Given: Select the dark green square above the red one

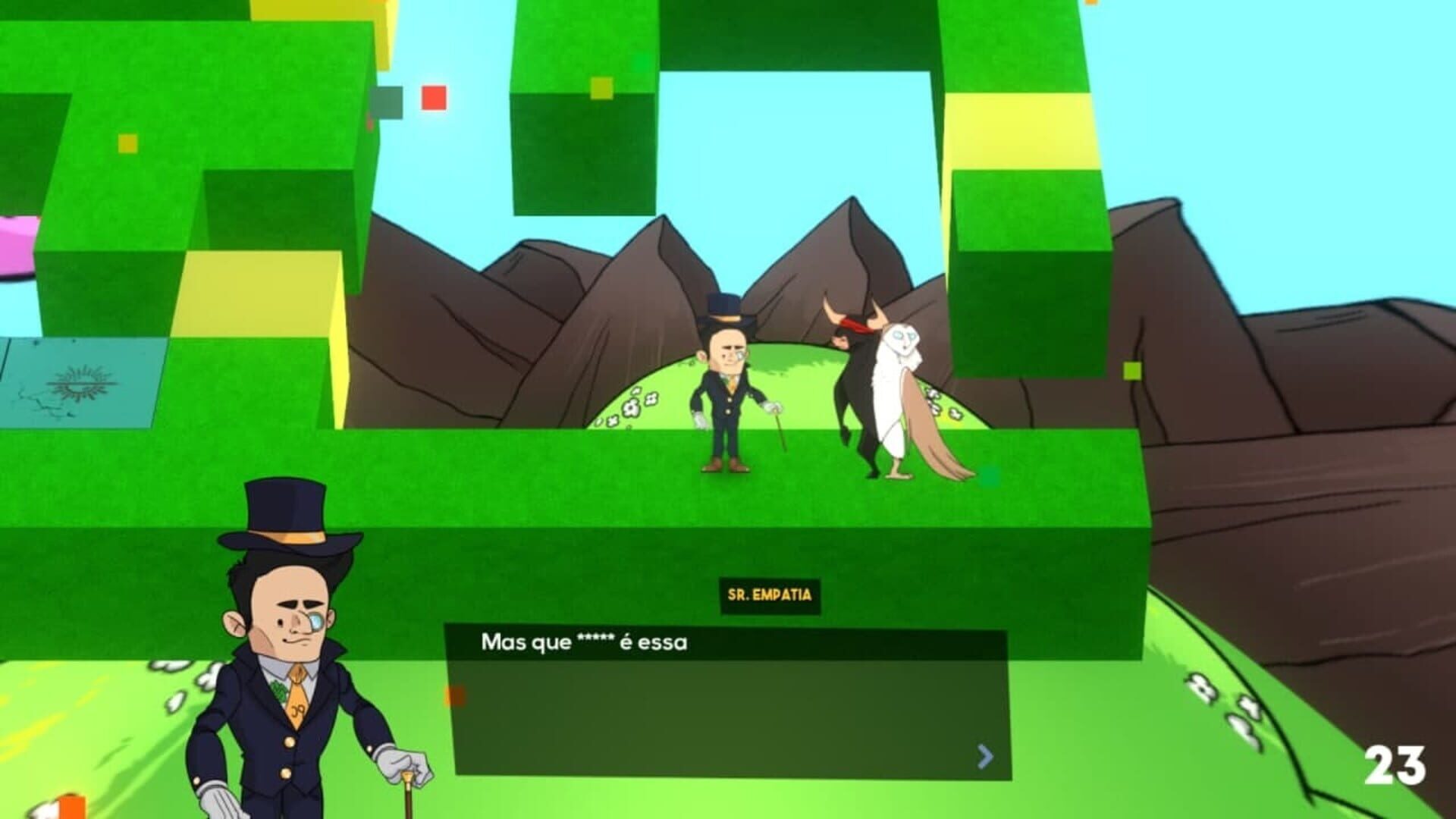Looking at the screenshot, I should pyautogui.click(x=390, y=101).
